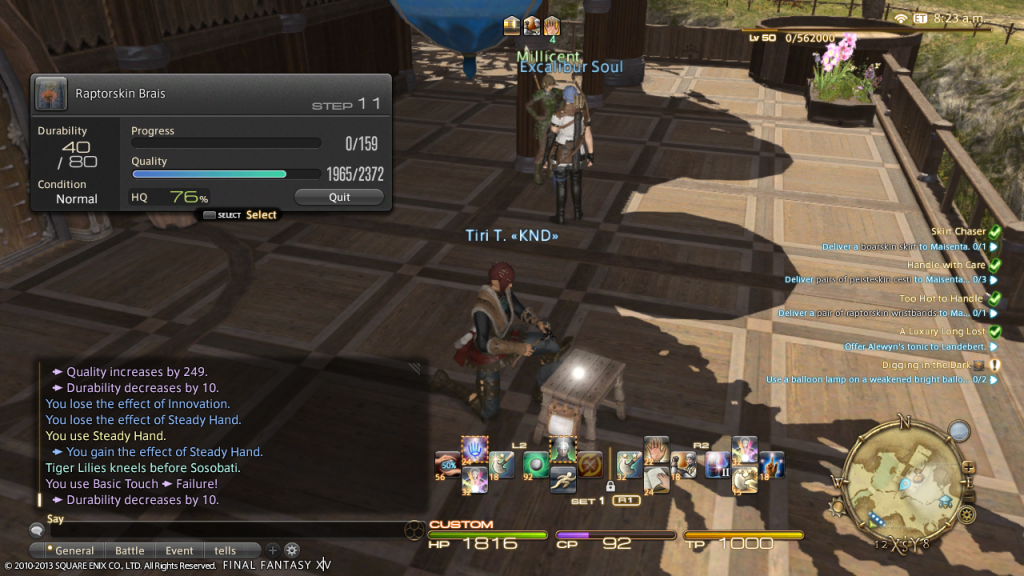Viewport: 1024px width, 576px height.
Task: Click the Say chat input field
Action: pos(220,530)
